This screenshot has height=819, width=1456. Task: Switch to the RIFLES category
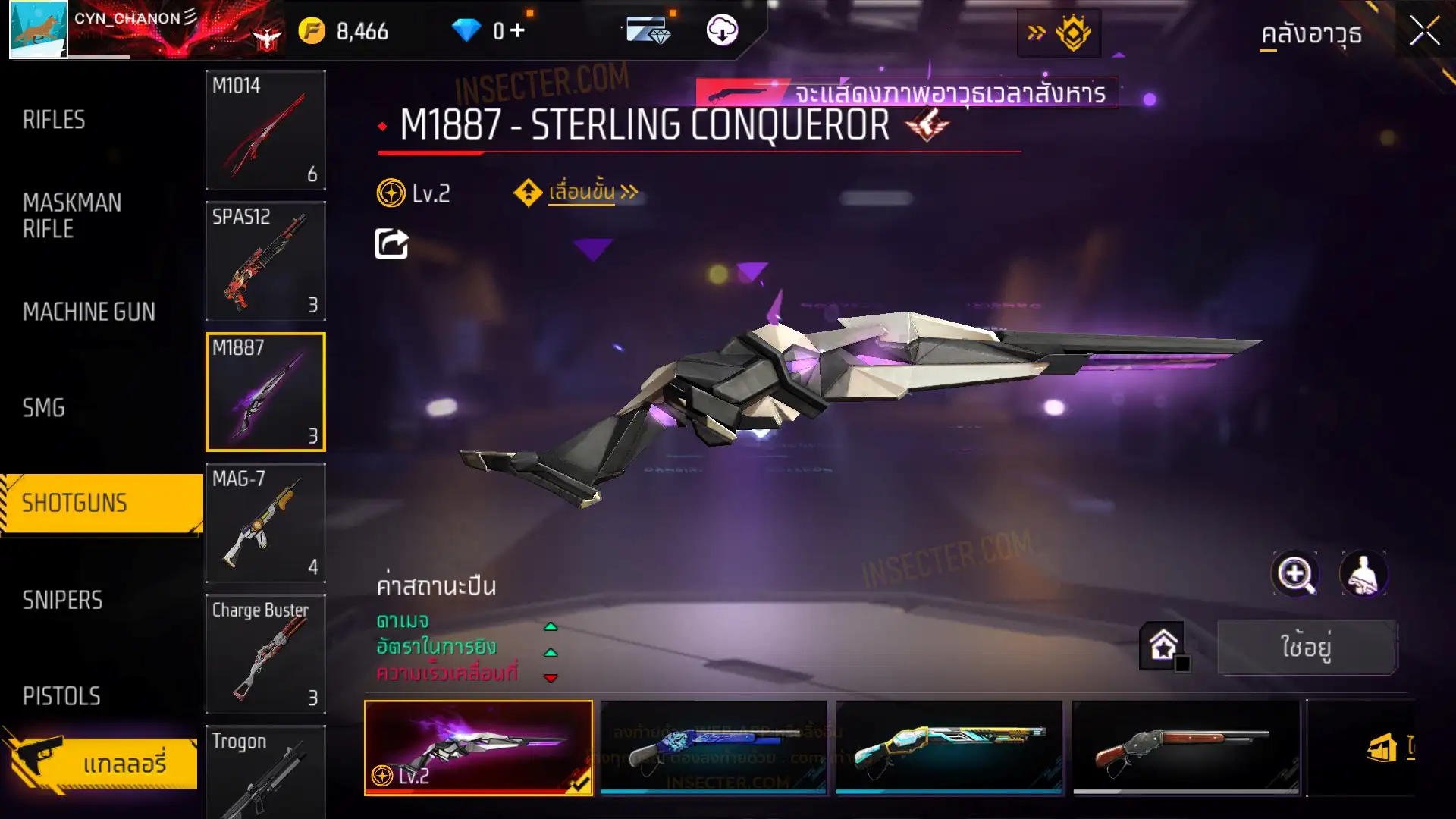pos(54,120)
